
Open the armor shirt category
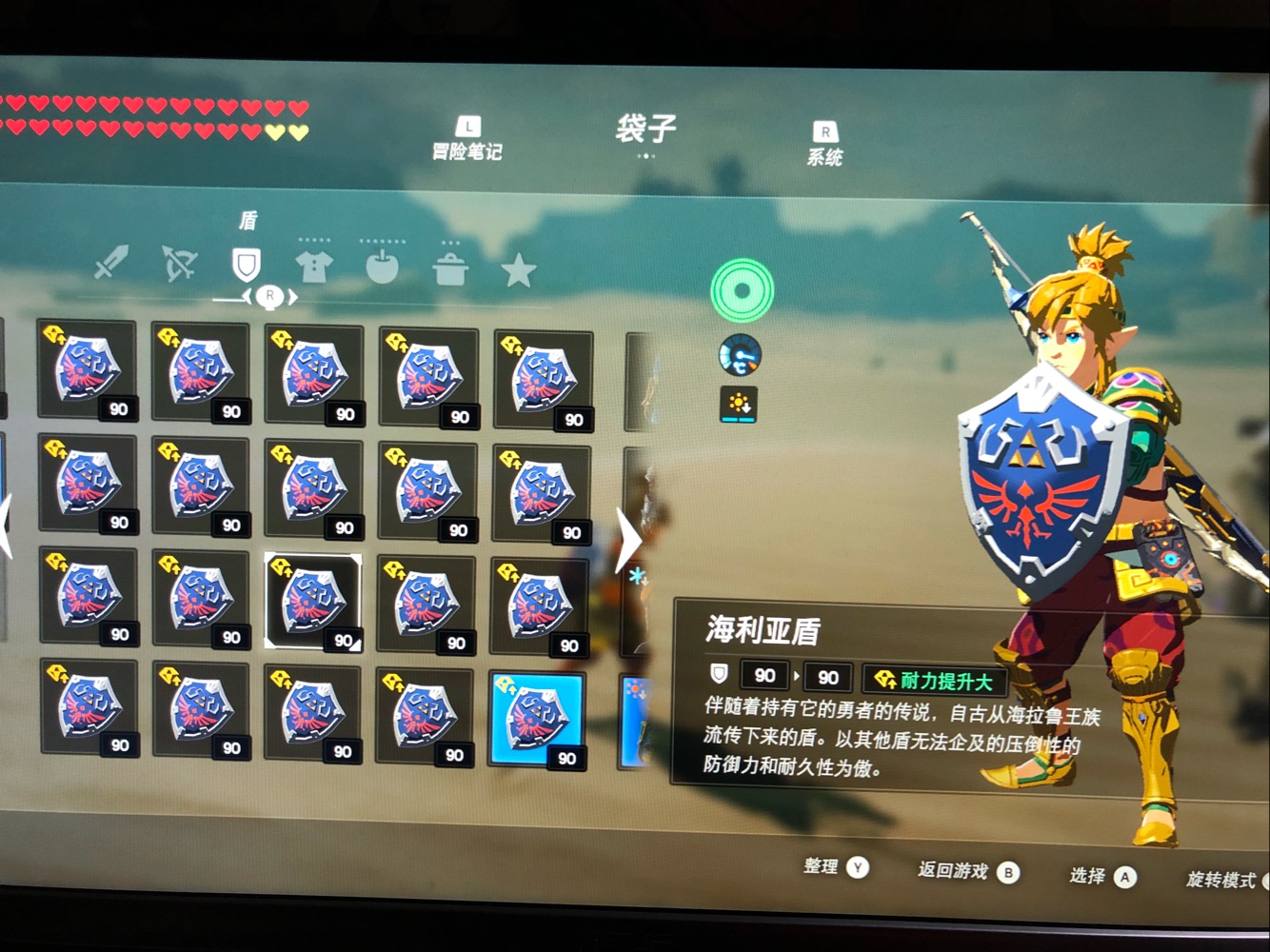[x=314, y=268]
